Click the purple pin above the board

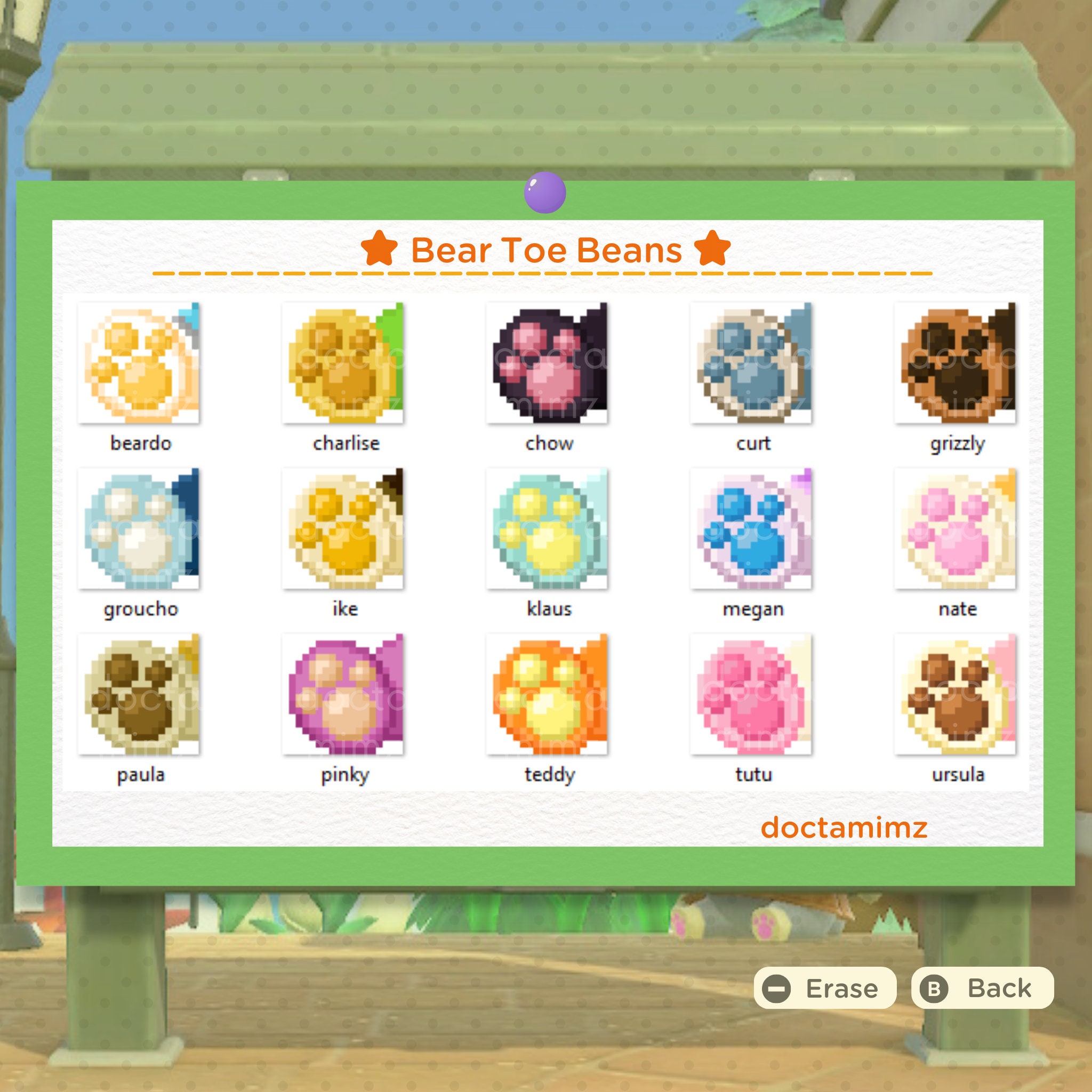click(545, 191)
